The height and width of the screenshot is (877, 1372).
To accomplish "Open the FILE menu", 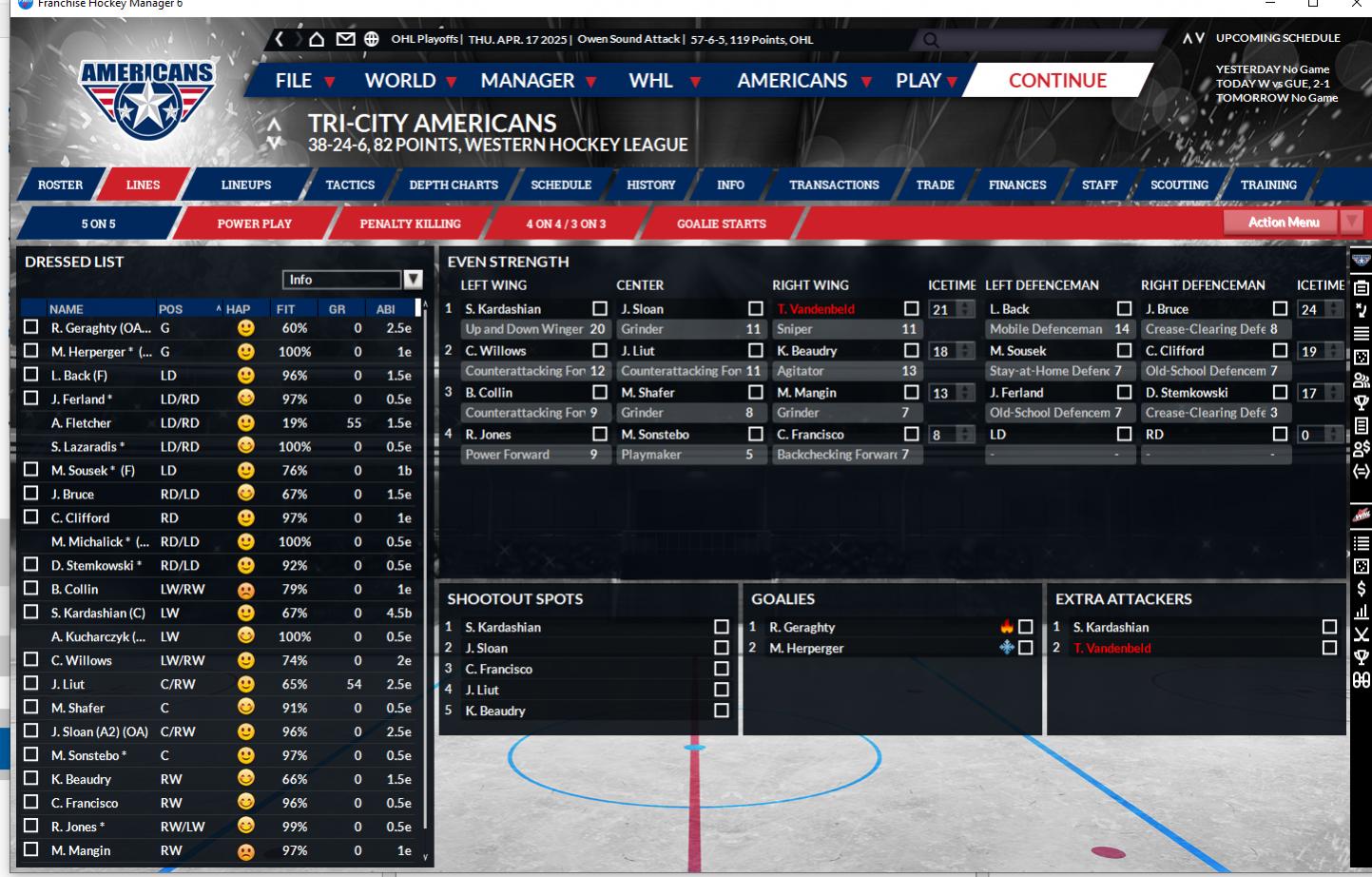I will click(294, 81).
